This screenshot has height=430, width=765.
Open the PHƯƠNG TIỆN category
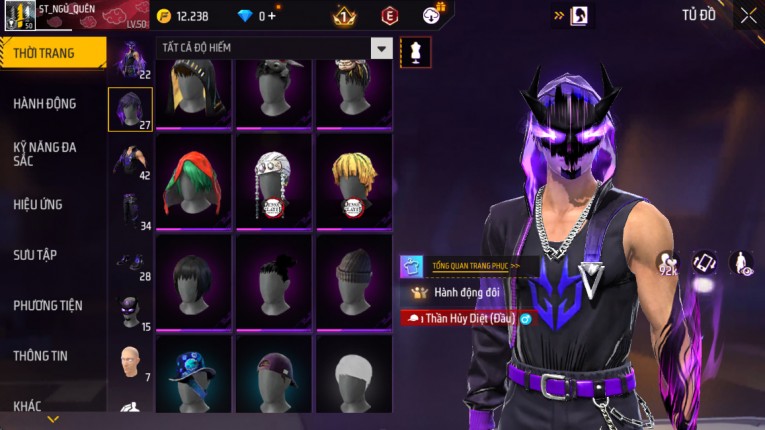[x=48, y=305]
